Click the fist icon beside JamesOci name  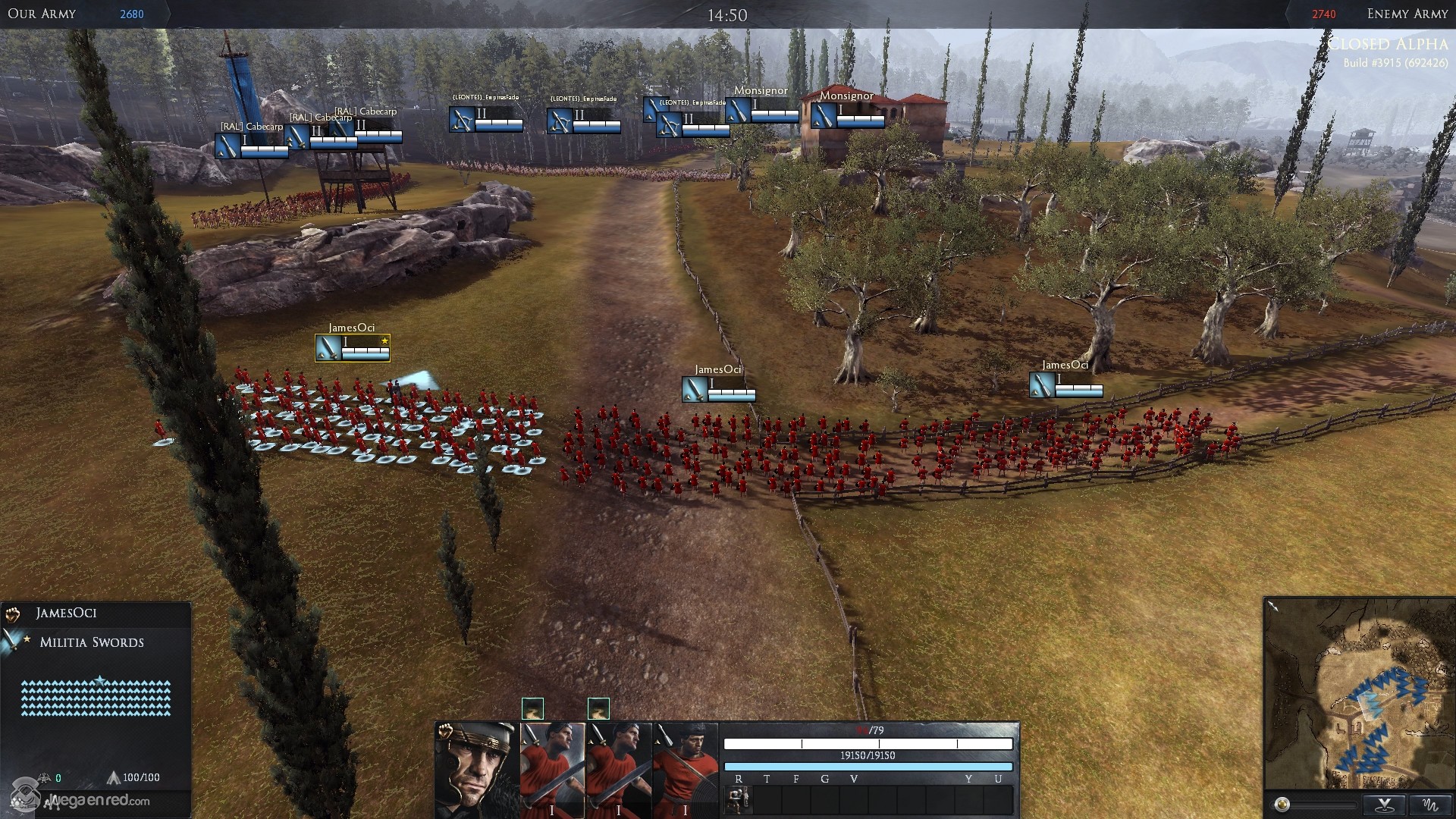[13, 613]
